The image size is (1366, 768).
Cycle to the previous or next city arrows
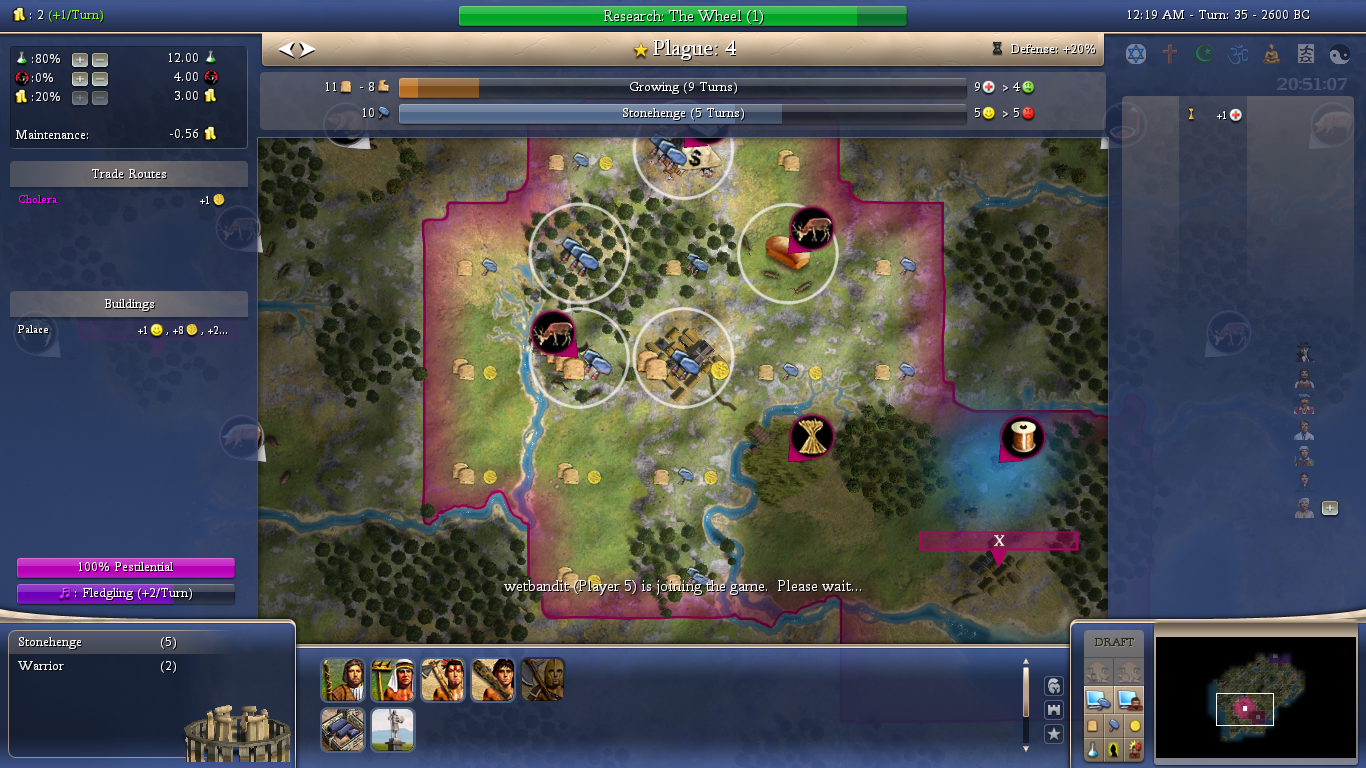coord(296,49)
